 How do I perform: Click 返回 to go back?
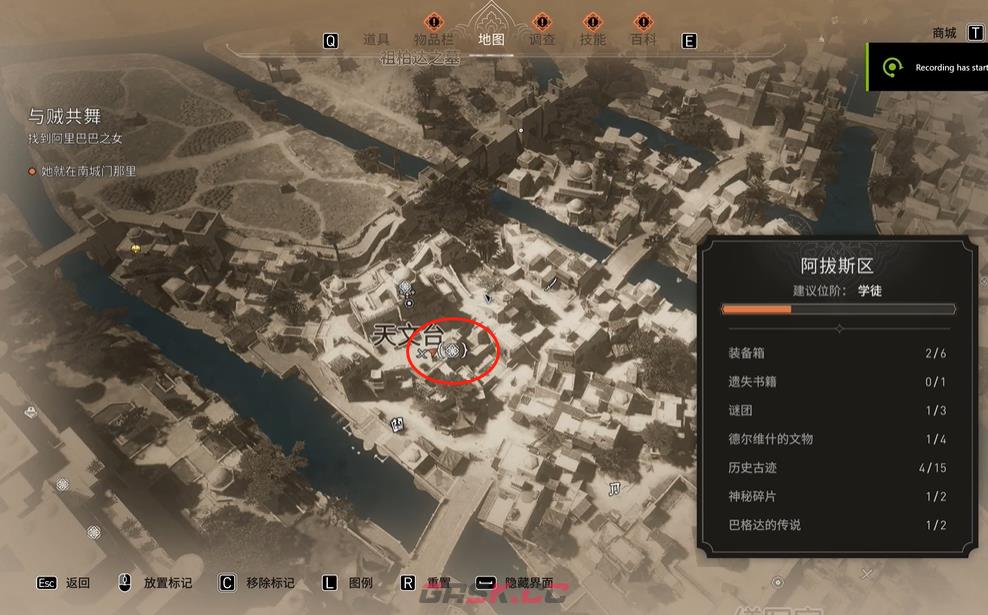77,582
